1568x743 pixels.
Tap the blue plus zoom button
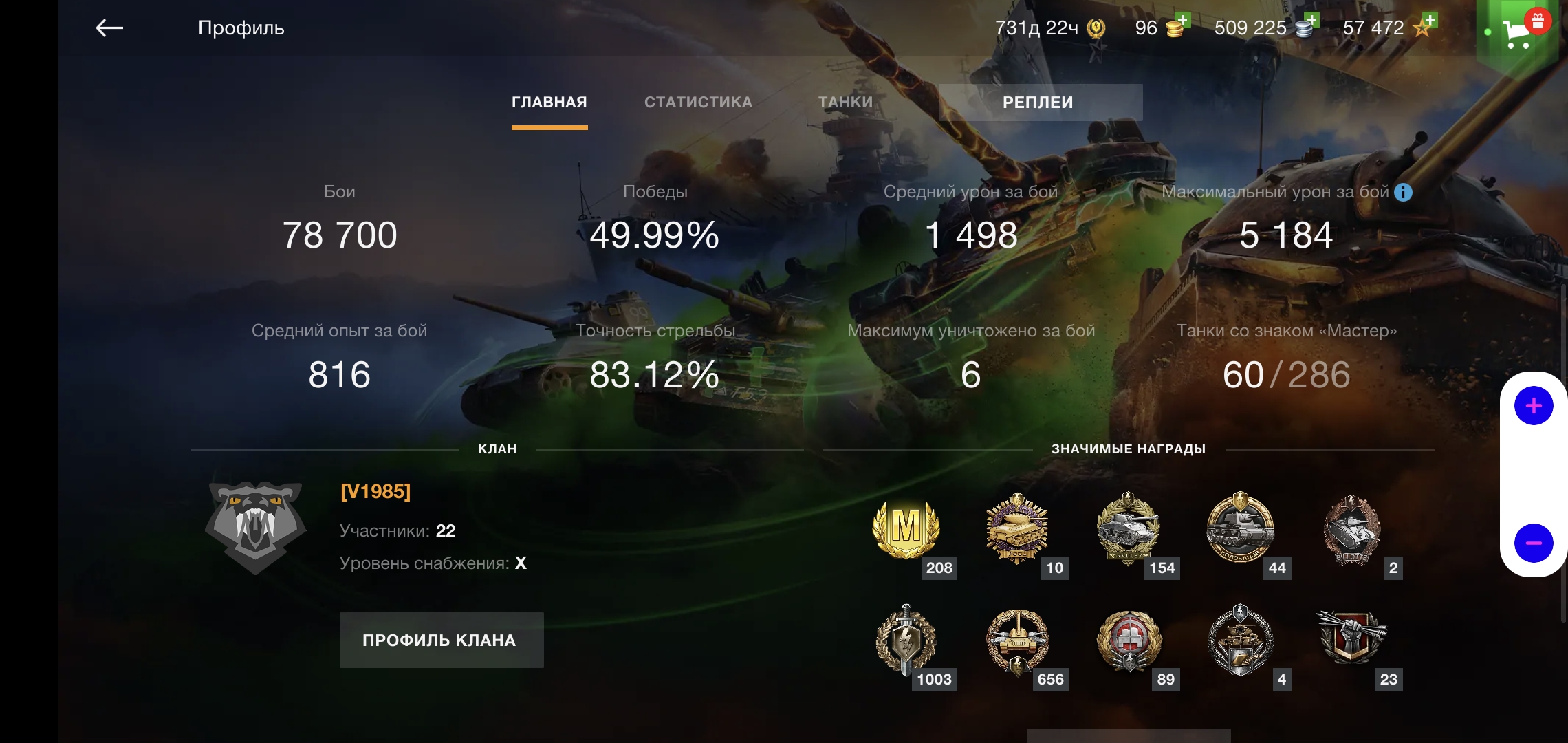tap(1533, 406)
